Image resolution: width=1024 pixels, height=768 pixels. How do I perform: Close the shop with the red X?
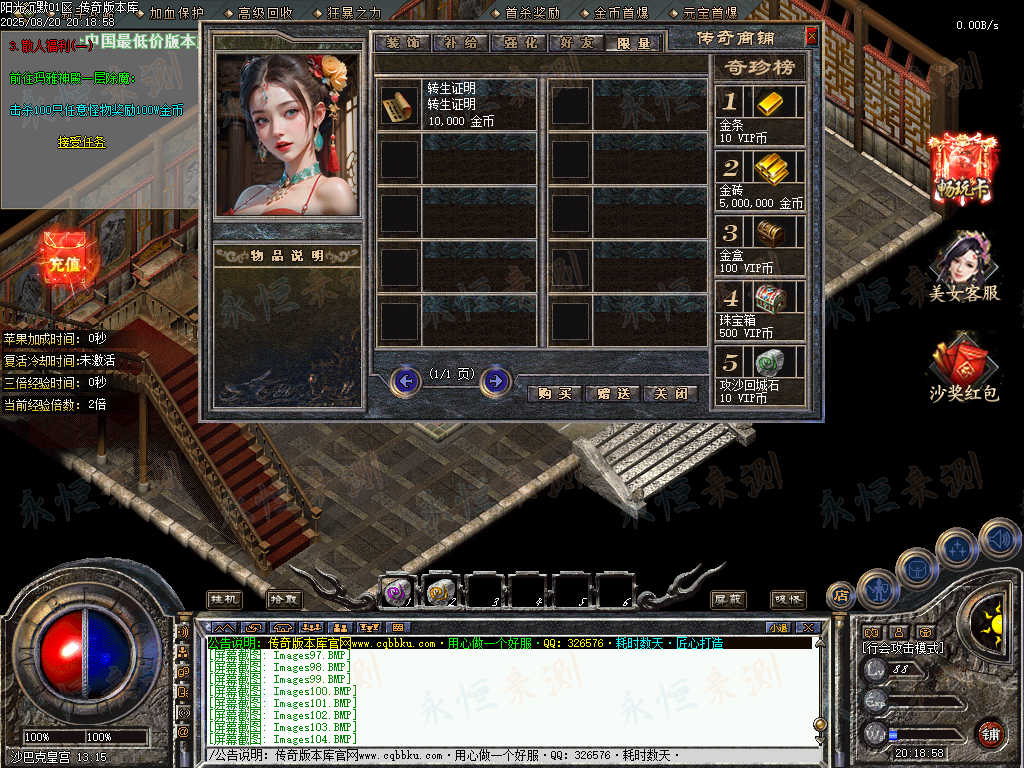pos(811,37)
